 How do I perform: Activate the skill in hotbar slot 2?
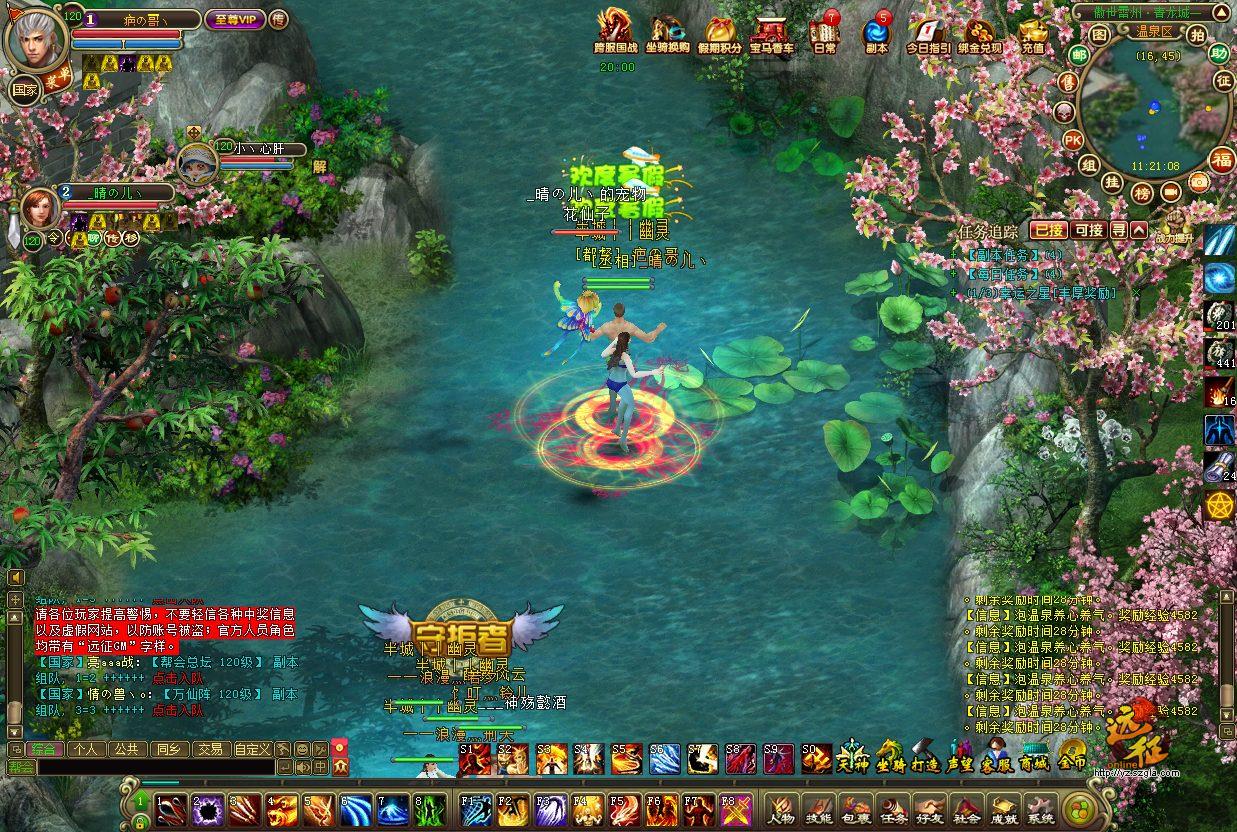tap(209, 809)
